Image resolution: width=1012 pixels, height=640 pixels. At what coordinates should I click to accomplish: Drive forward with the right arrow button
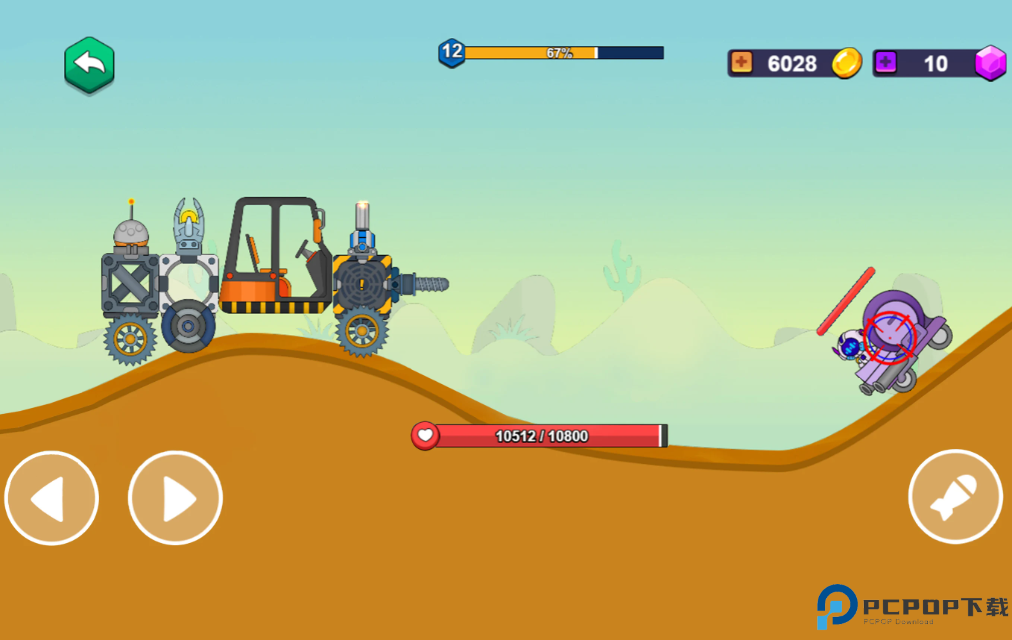(x=175, y=498)
